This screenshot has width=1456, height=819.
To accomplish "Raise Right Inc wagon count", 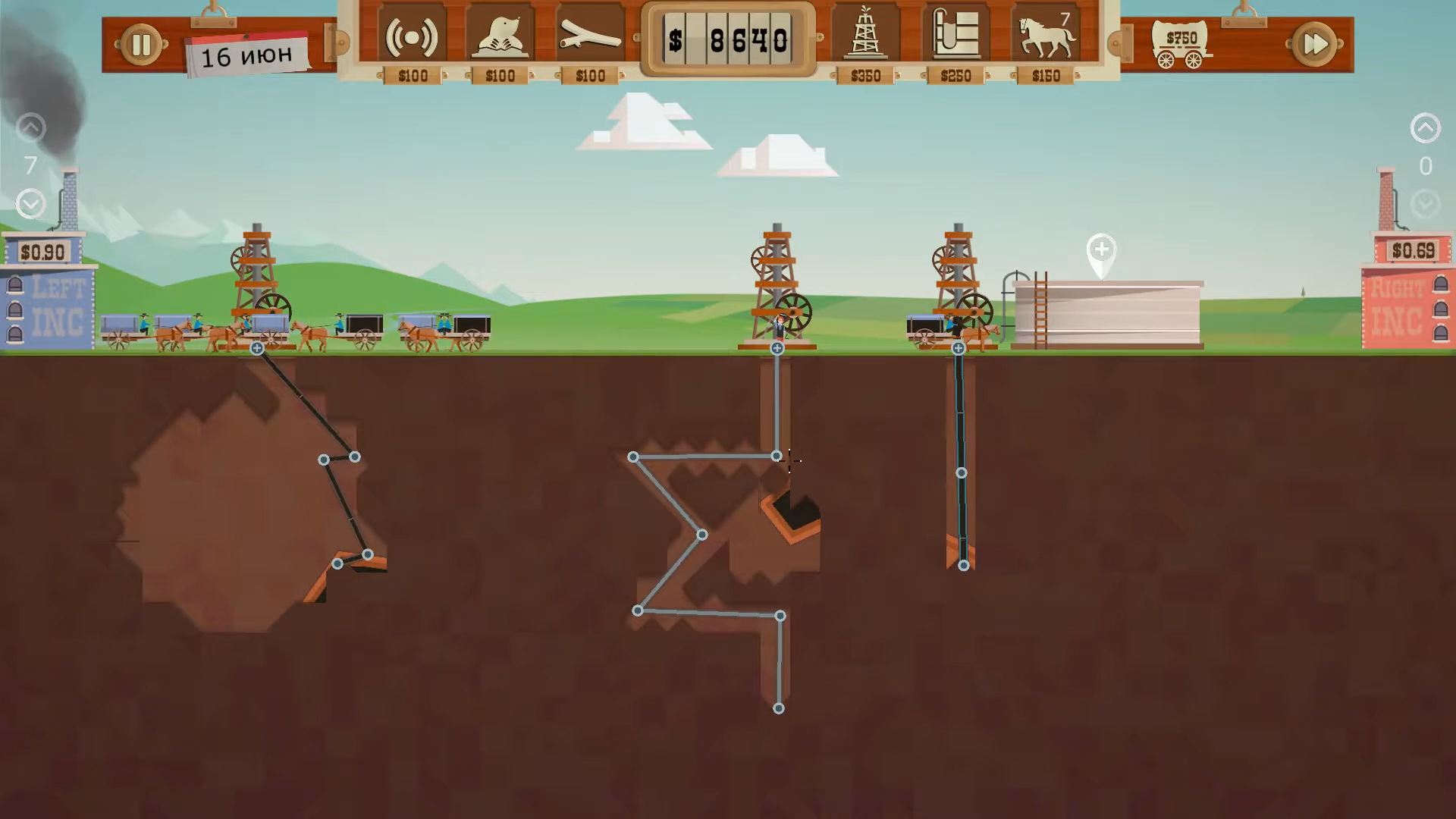I will [1425, 127].
